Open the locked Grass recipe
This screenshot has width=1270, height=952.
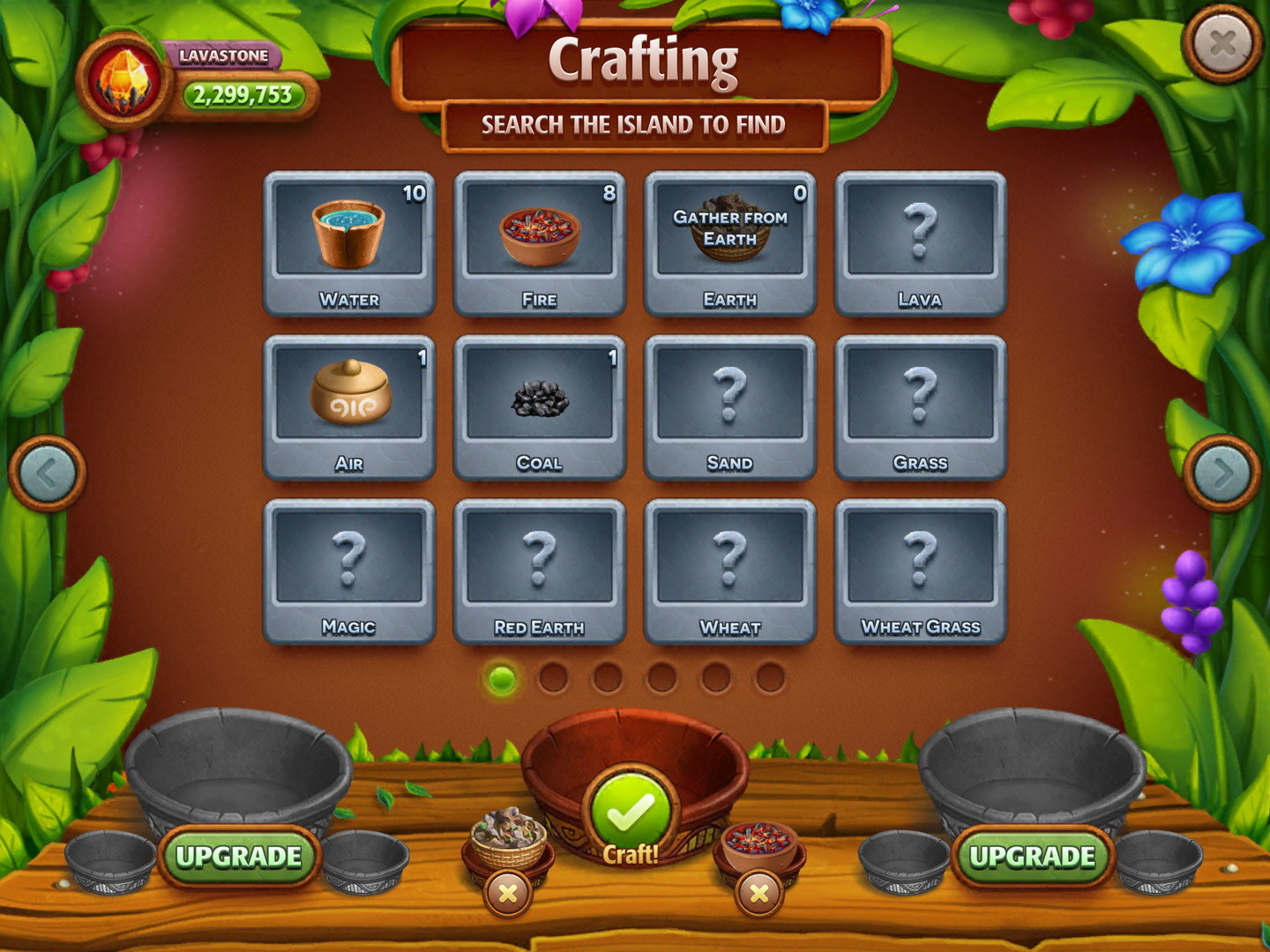922,401
